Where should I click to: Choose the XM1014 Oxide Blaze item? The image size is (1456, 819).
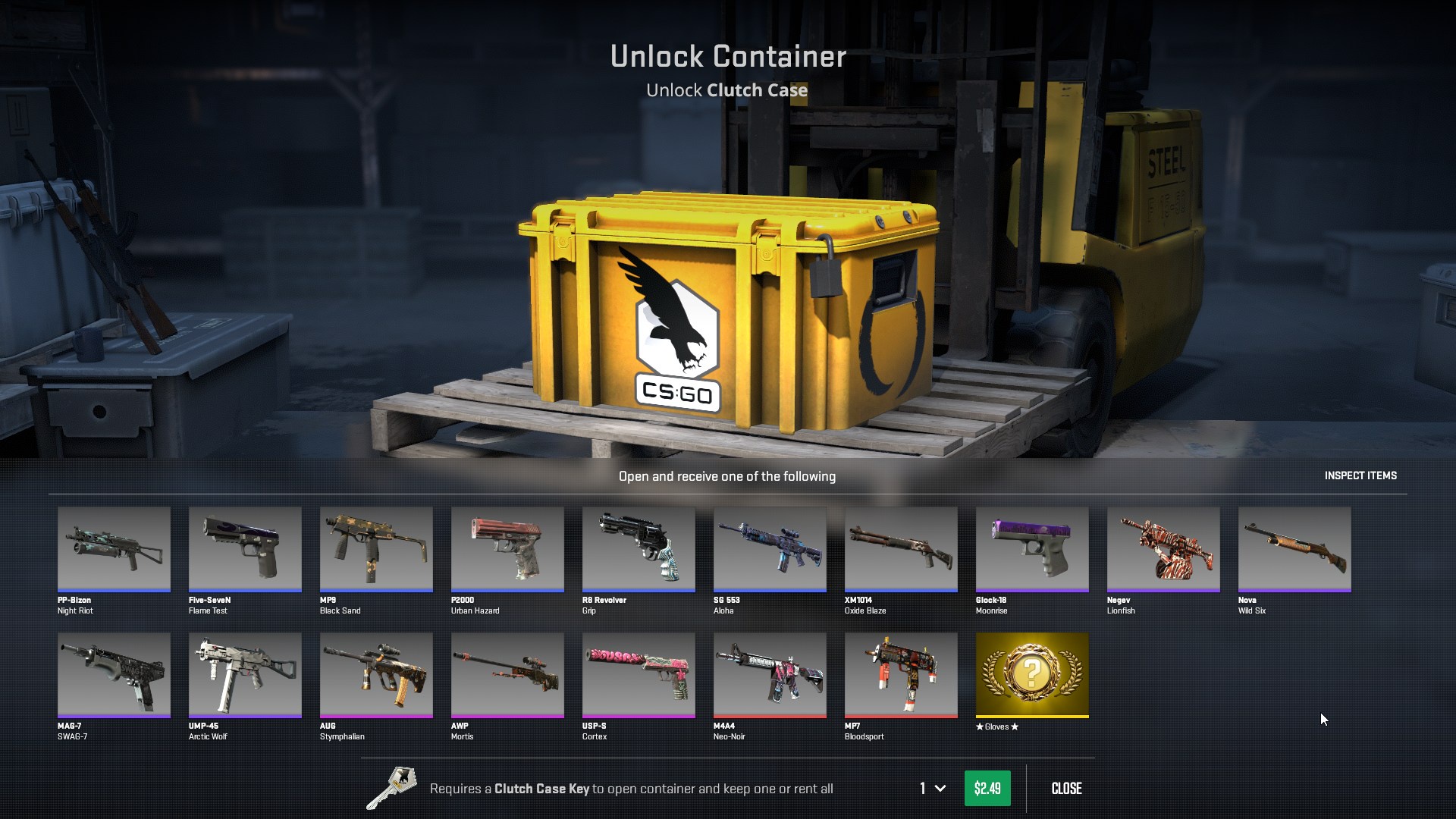tap(901, 548)
